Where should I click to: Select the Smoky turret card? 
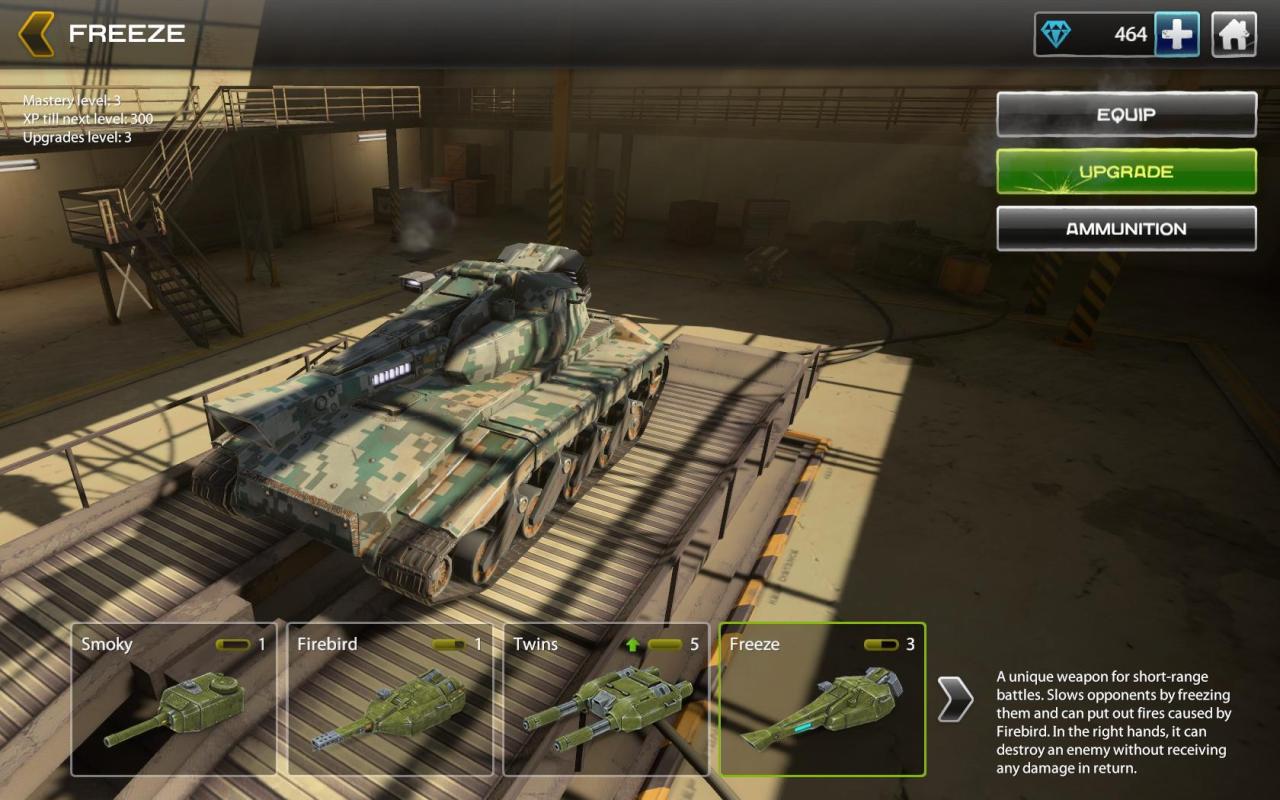click(x=173, y=700)
